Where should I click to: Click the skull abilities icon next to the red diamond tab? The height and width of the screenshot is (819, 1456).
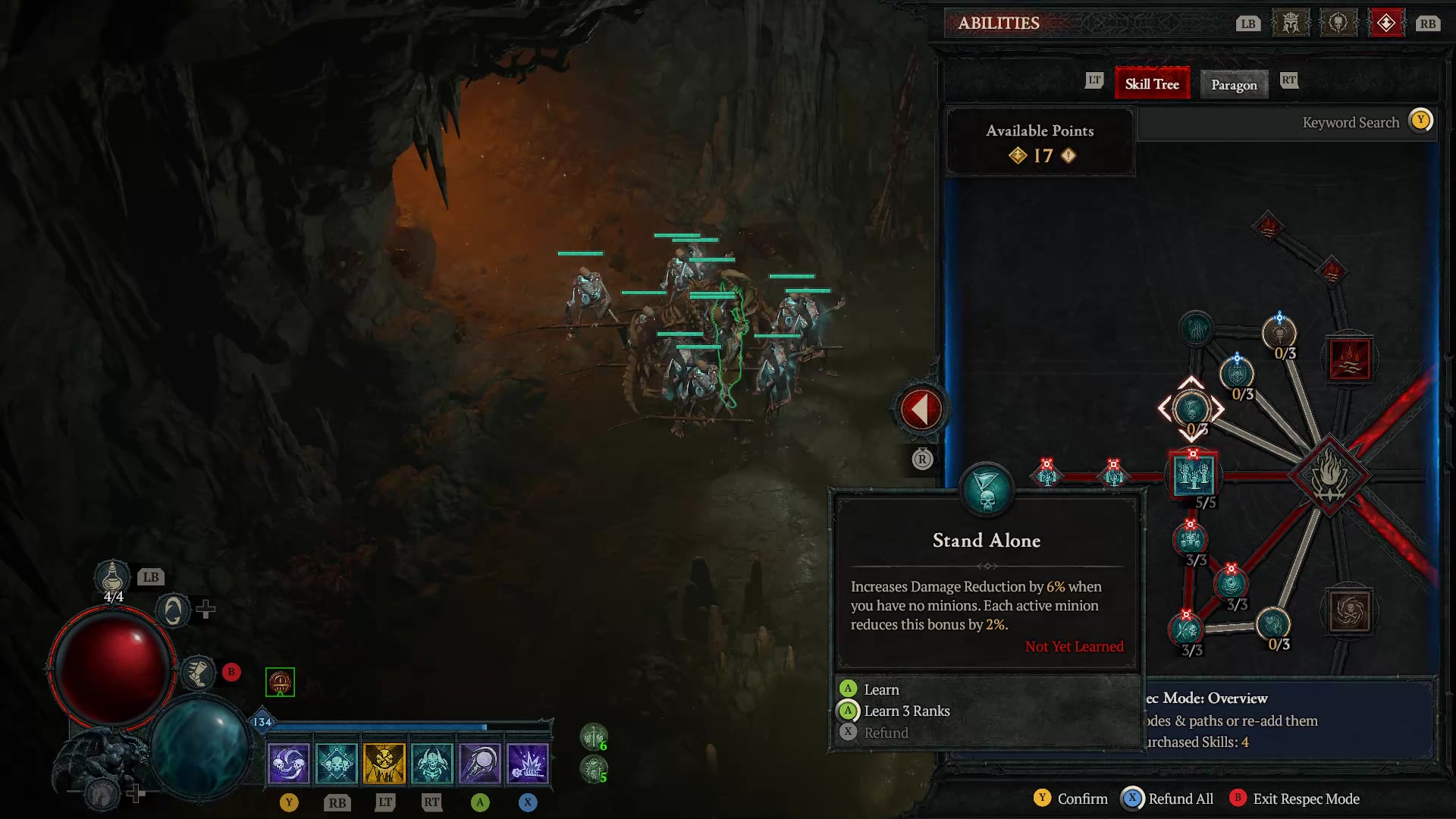coord(1338,22)
